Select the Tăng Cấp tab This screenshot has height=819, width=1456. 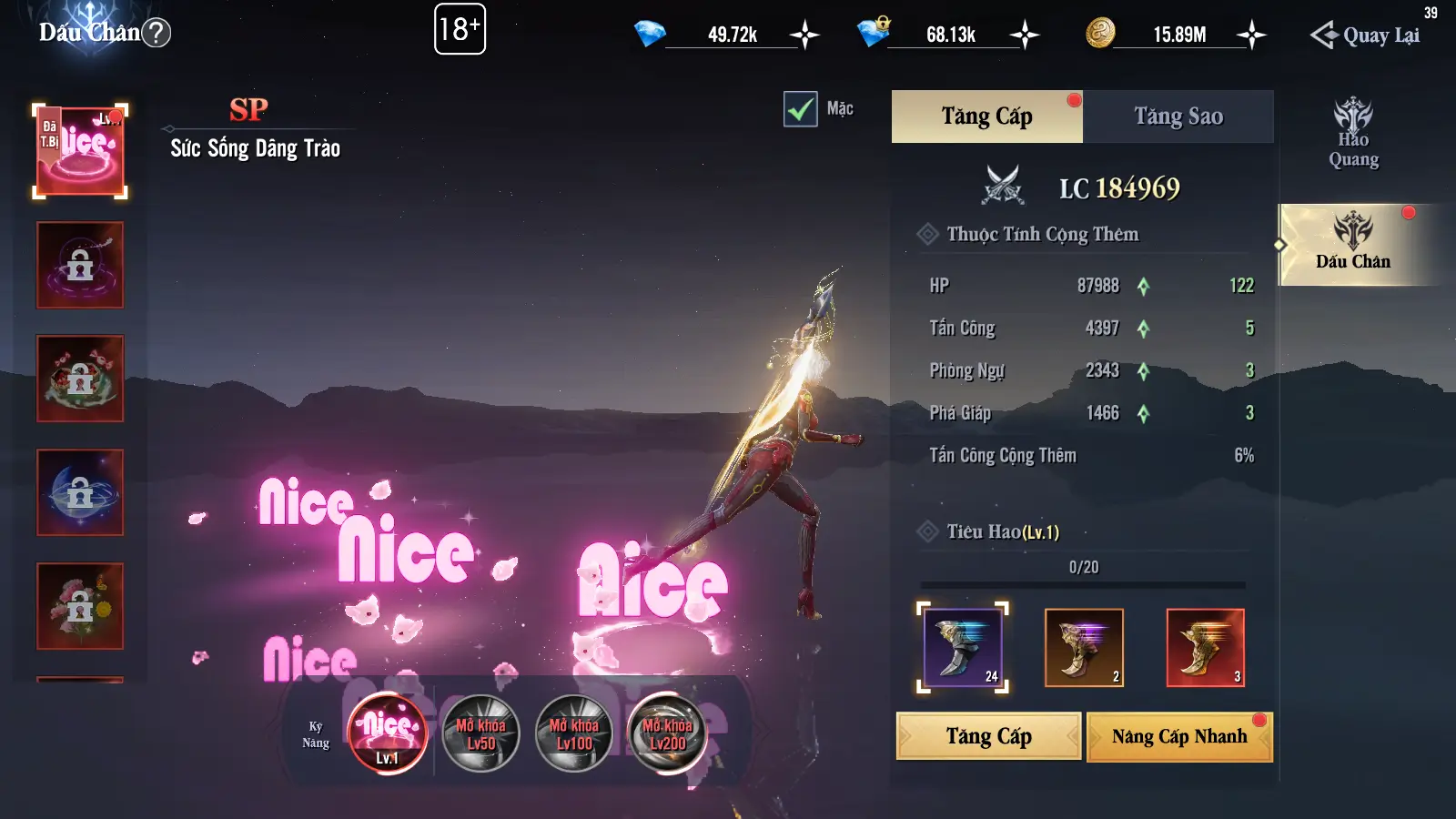(986, 116)
